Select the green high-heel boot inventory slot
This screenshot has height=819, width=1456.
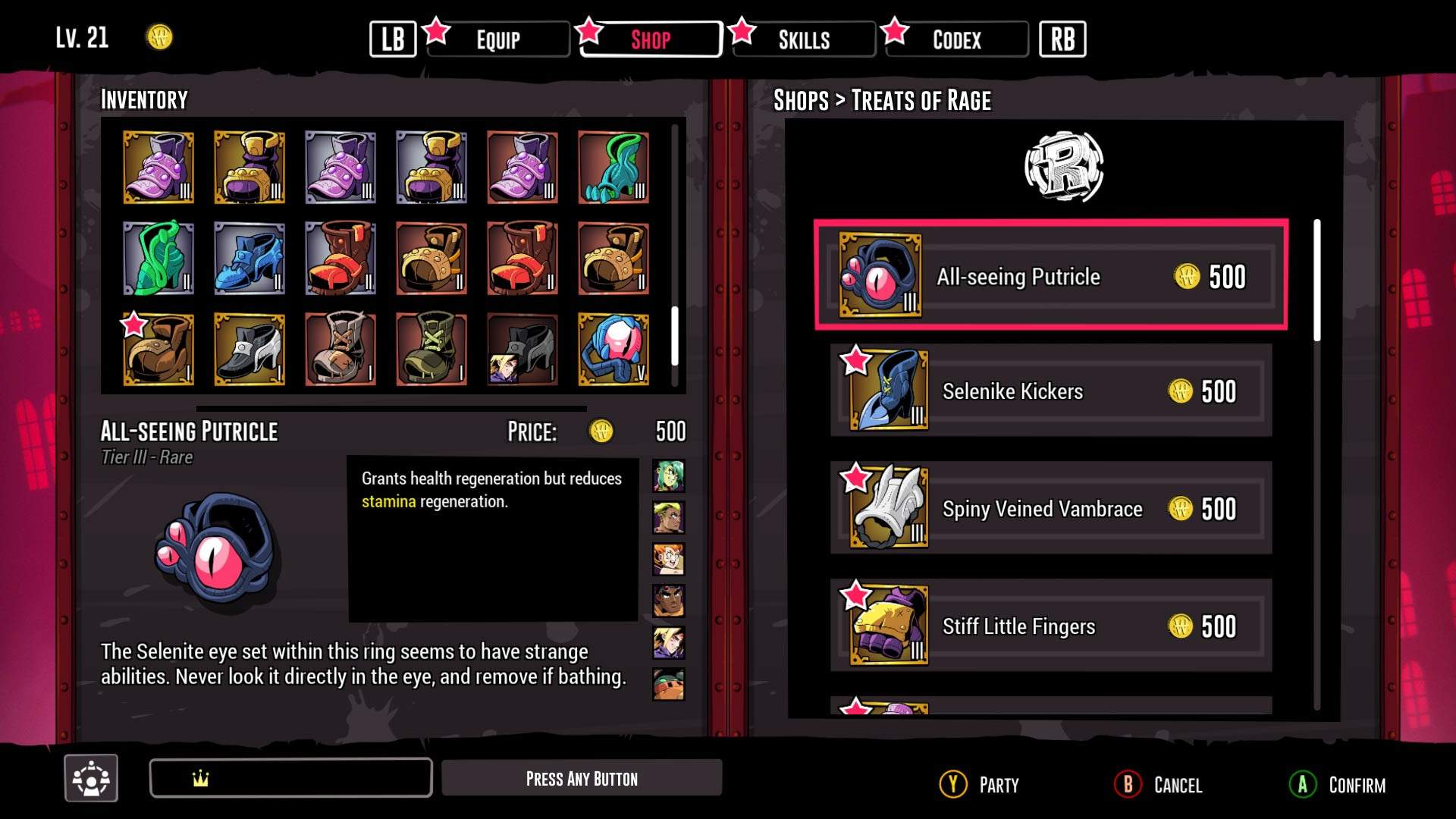(x=158, y=258)
